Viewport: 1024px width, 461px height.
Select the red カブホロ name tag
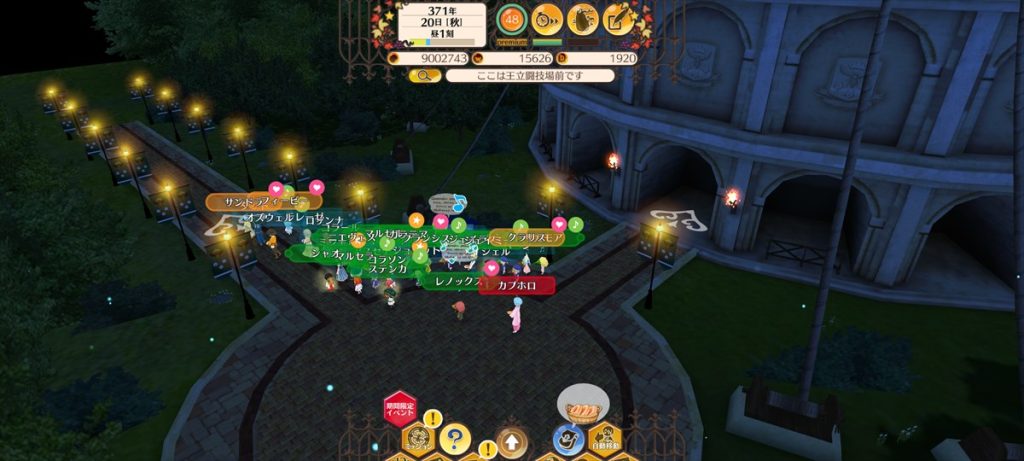[516, 286]
